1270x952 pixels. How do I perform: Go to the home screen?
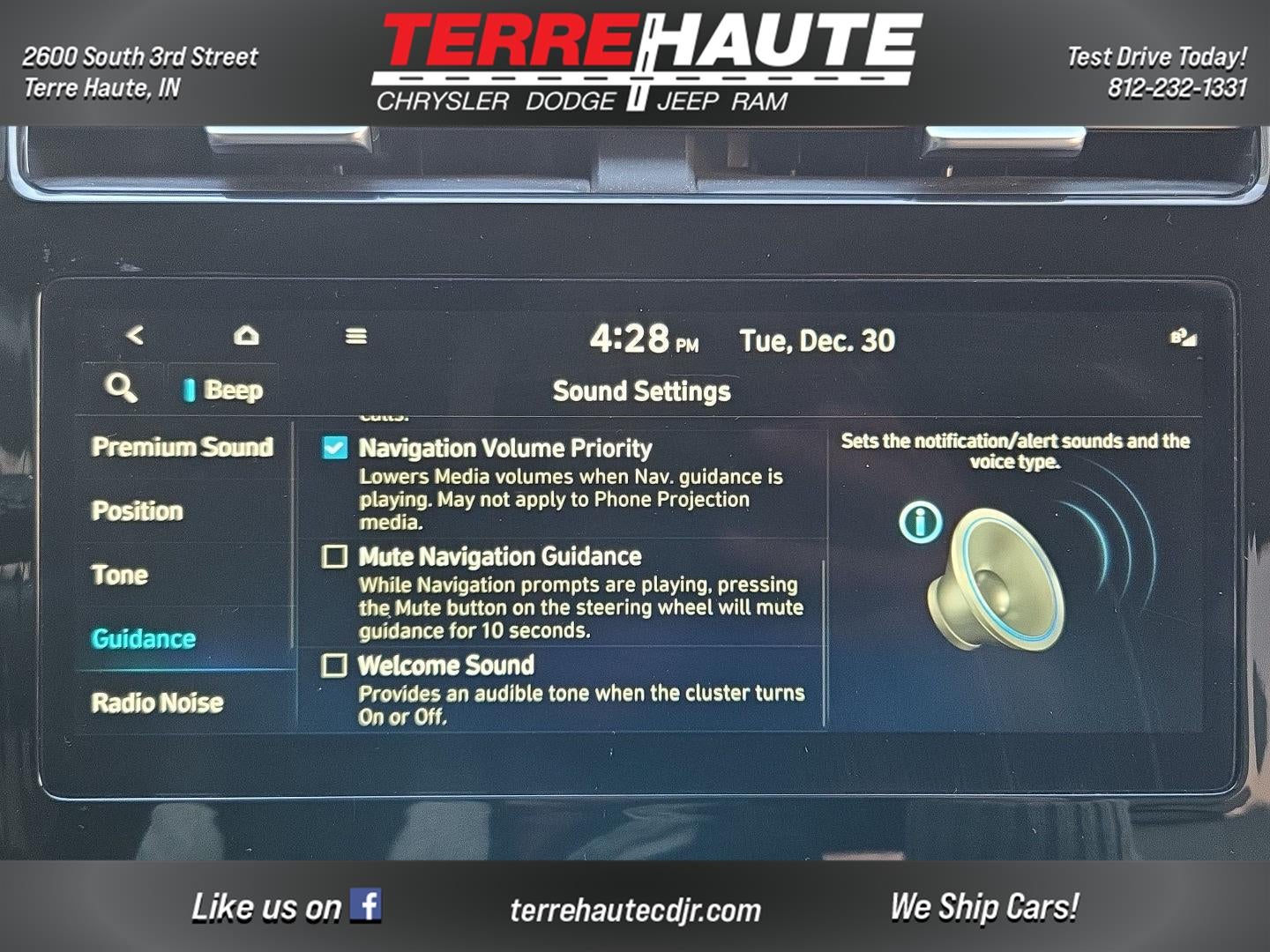[x=246, y=335]
